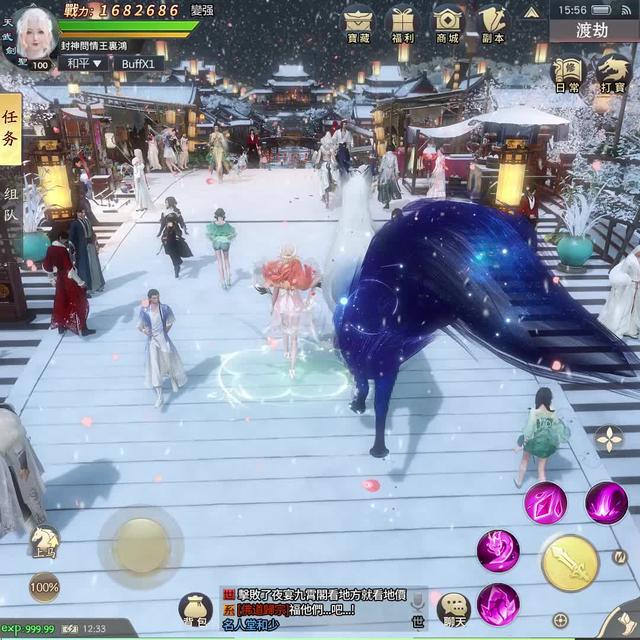
Task: Open the character portrait at top left
Action: tap(33, 33)
